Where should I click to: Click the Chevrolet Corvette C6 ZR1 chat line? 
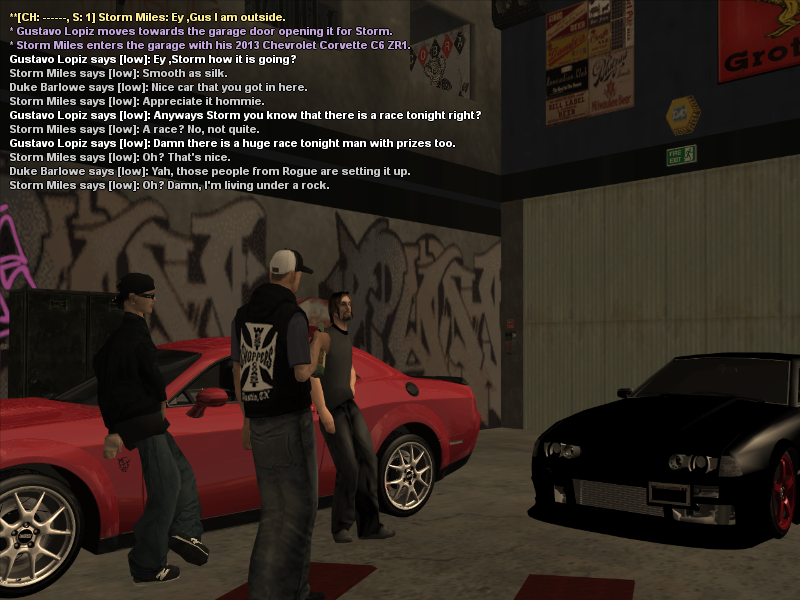(x=210, y=45)
